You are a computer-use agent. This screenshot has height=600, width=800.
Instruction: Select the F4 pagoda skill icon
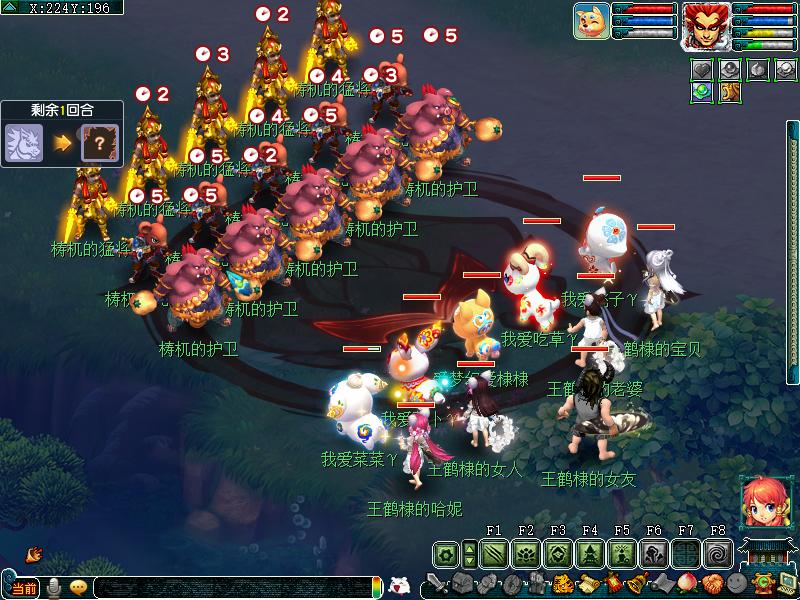[590, 553]
